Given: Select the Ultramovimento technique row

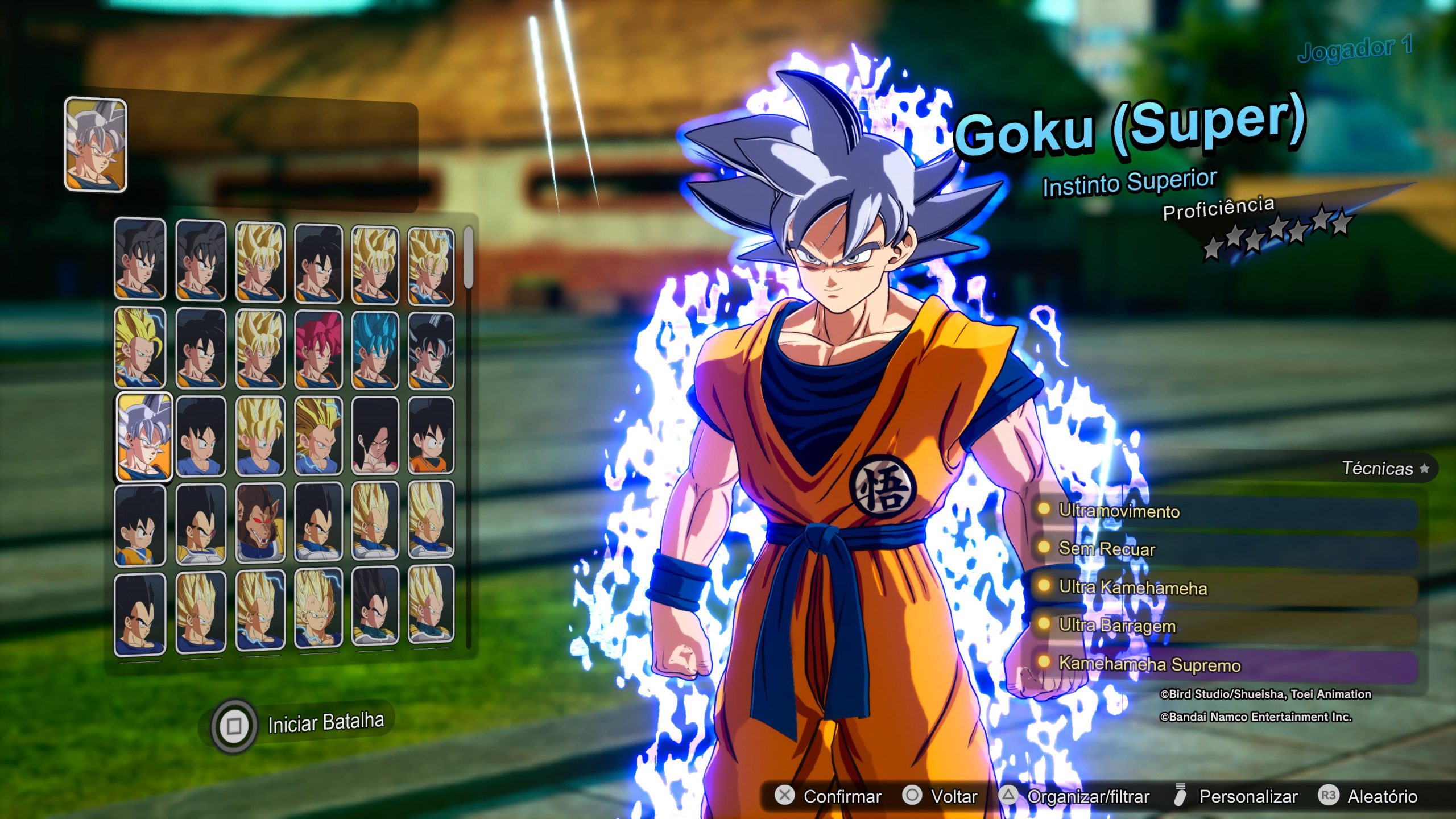Looking at the screenshot, I should coord(1223,511).
